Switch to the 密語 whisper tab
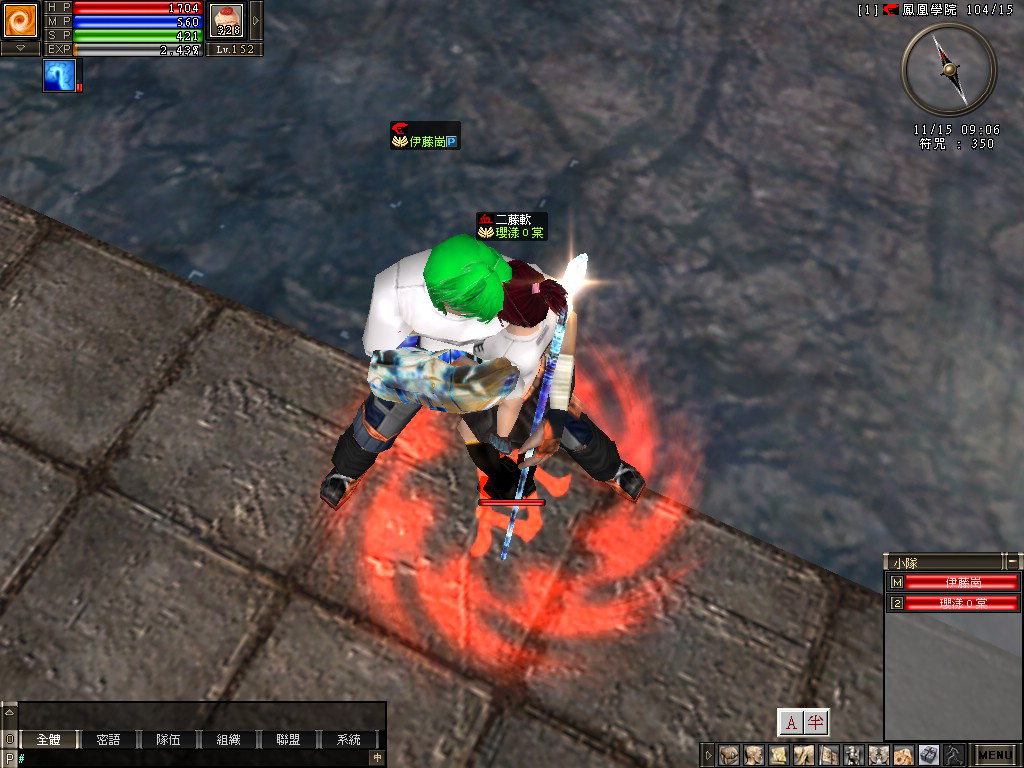 (108, 740)
